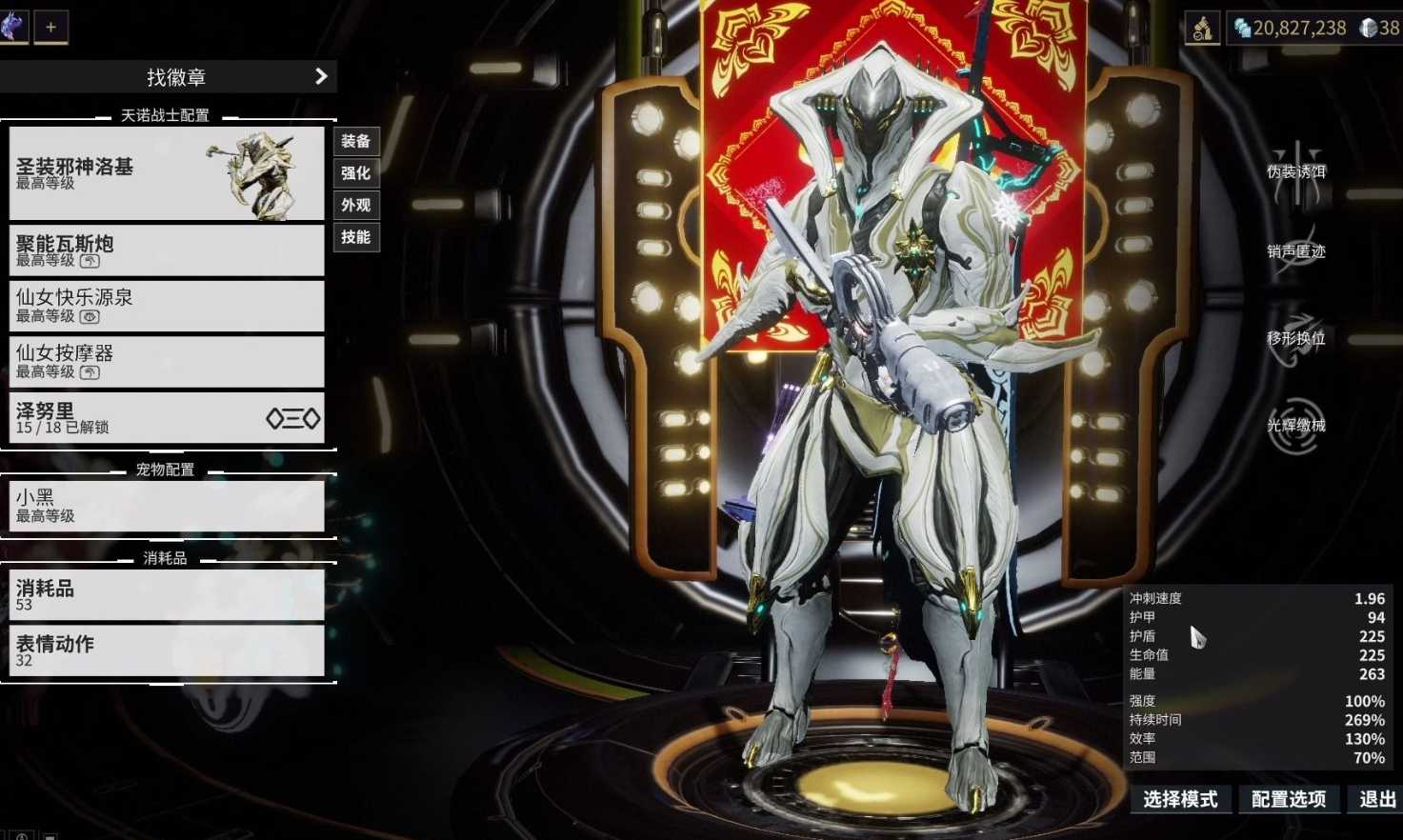1403x840 pixels.
Task: Switch to the 强化 upgrade tab
Action: pyautogui.click(x=356, y=173)
